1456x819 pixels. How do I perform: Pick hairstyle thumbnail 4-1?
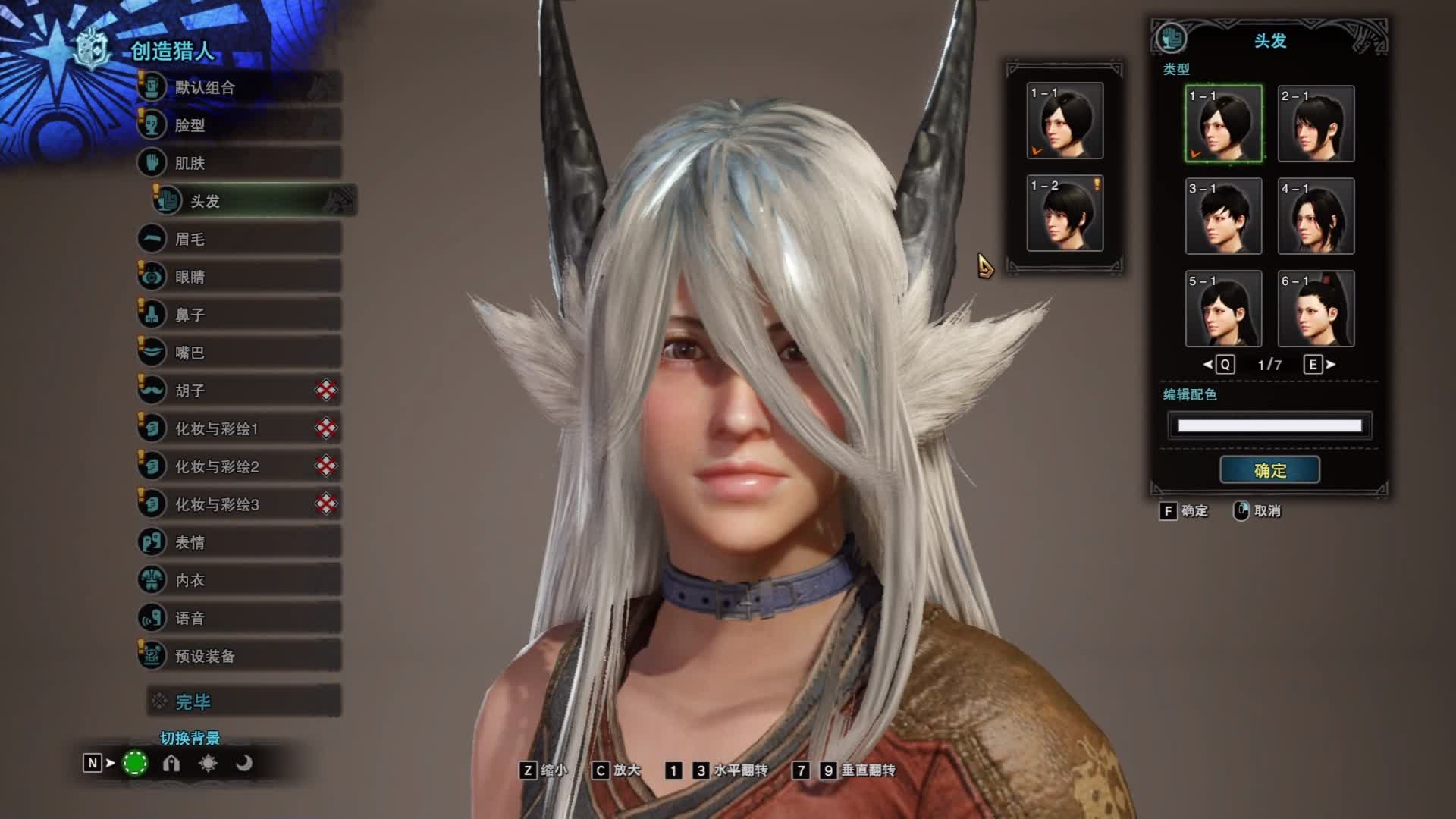tap(1316, 216)
